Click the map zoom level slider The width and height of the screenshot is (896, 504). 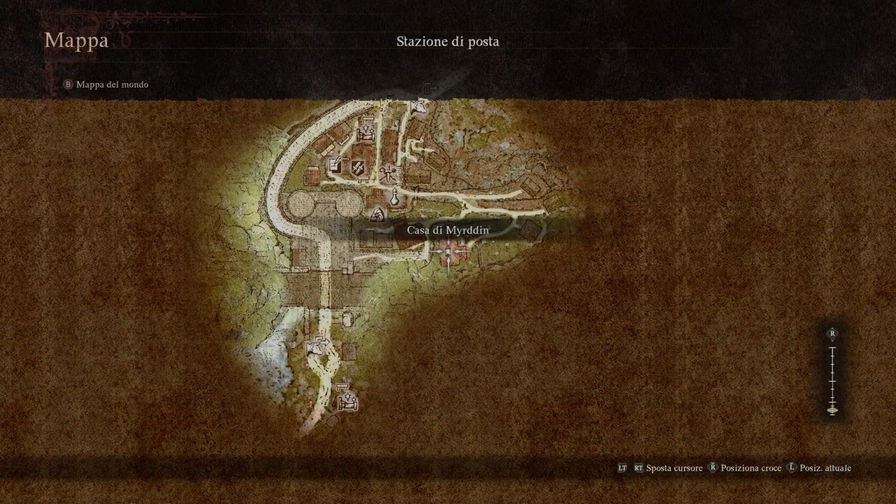click(x=832, y=372)
